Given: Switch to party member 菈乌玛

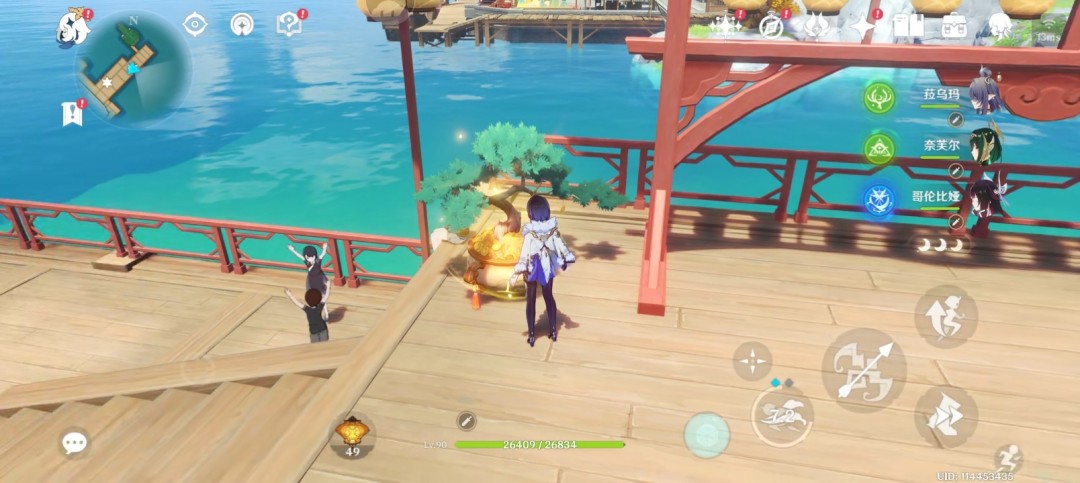Looking at the screenshot, I should coord(940,96).
